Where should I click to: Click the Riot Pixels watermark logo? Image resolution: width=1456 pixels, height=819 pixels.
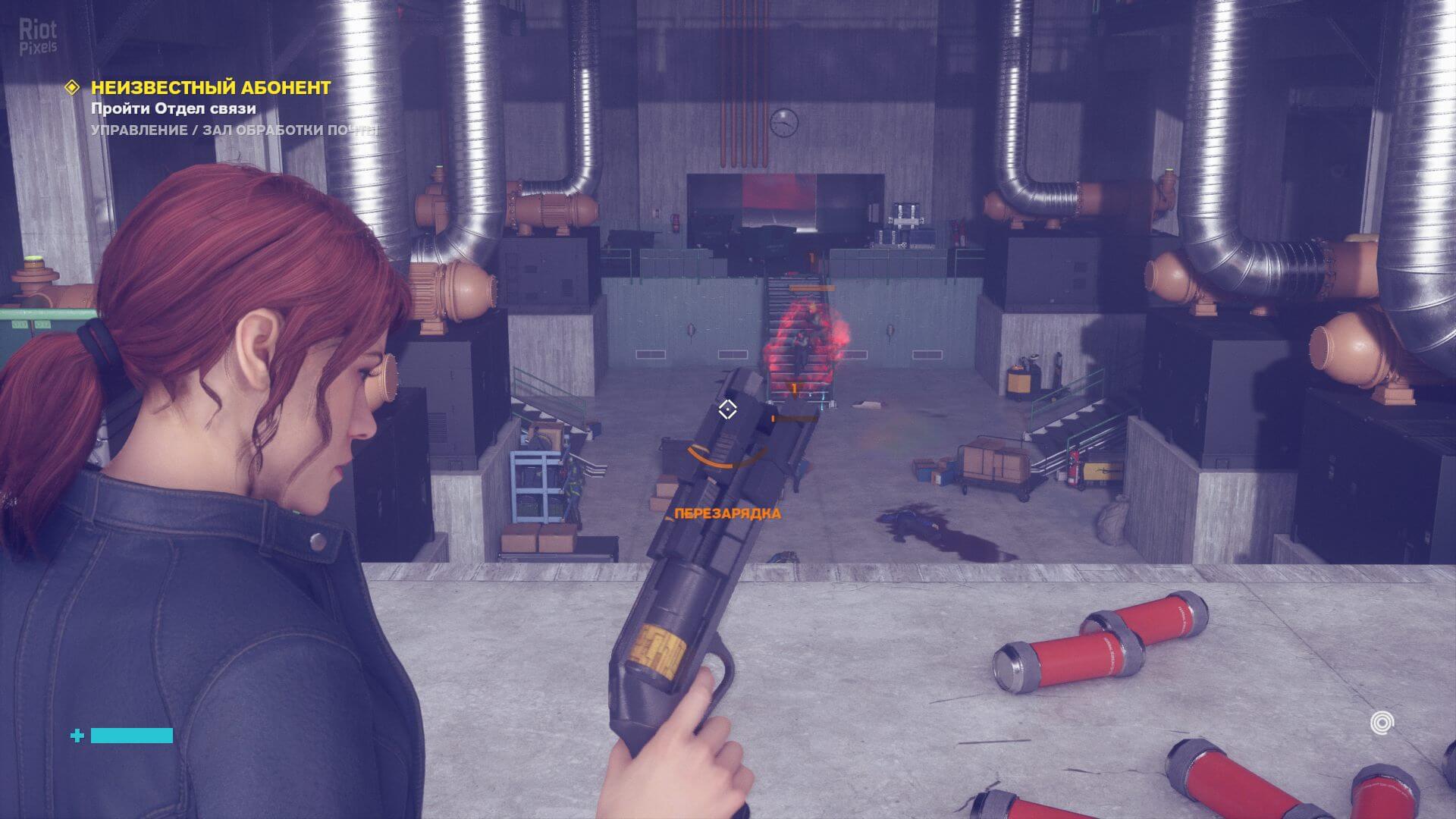38,37
